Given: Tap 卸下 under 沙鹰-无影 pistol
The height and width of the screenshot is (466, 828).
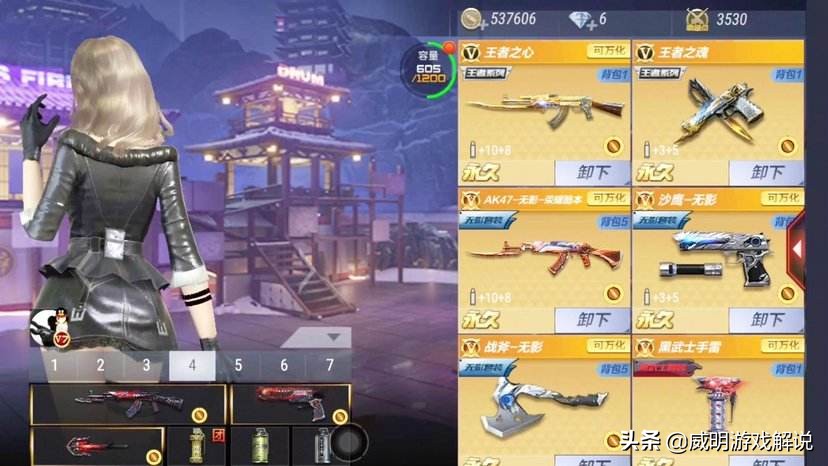Looking at the screenshot, I should [766, 320].
